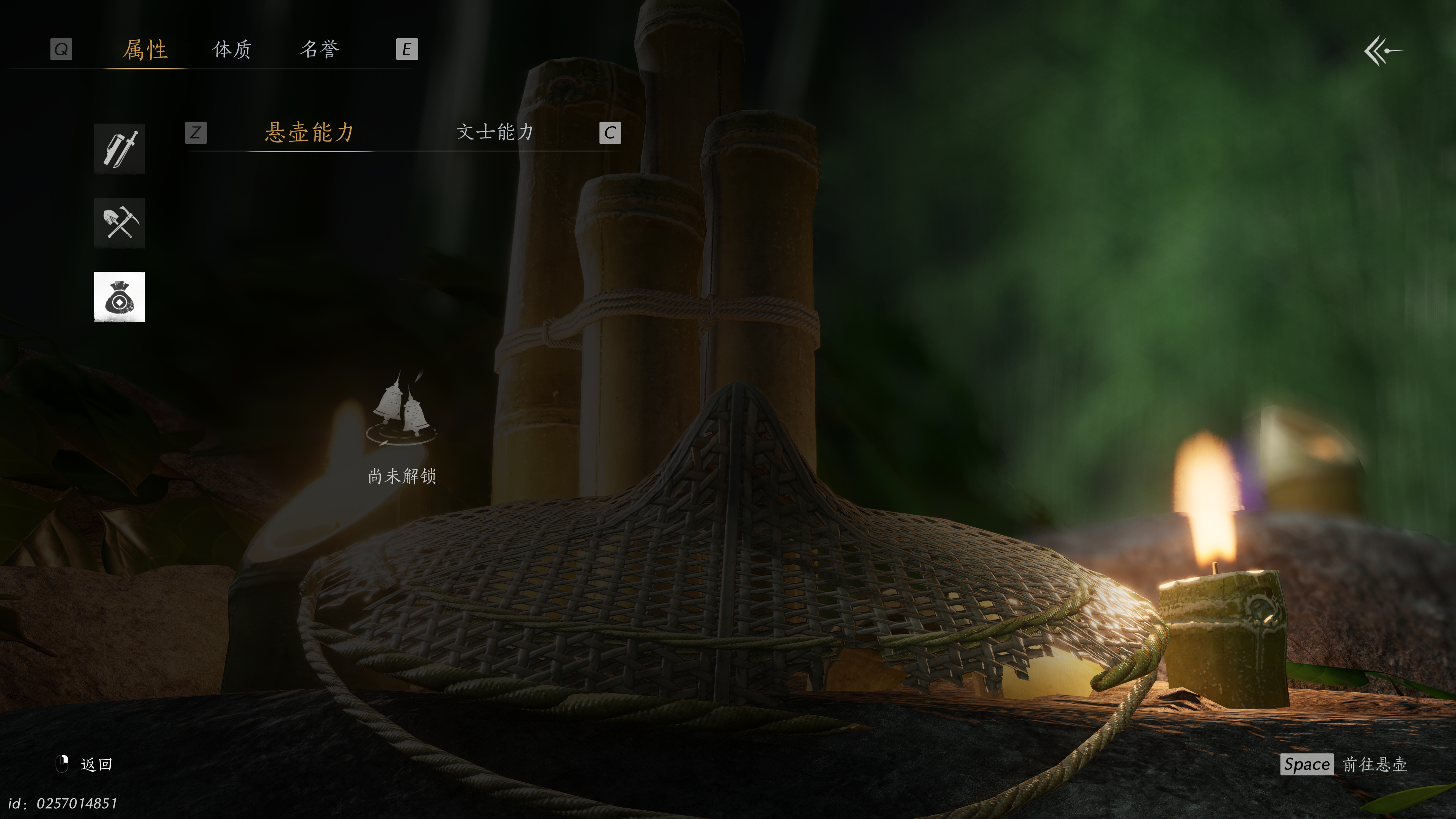Switch to the 属性 tab
1456x819 pixels.
145,50
